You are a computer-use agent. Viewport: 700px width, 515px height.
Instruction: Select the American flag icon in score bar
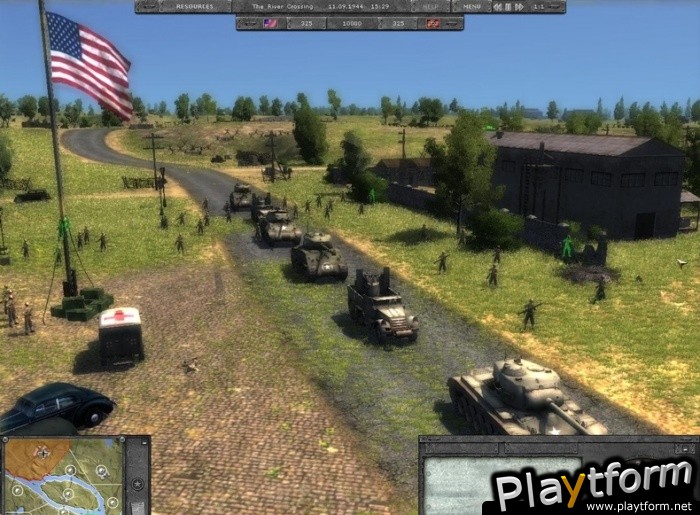[x=269, y=22]
